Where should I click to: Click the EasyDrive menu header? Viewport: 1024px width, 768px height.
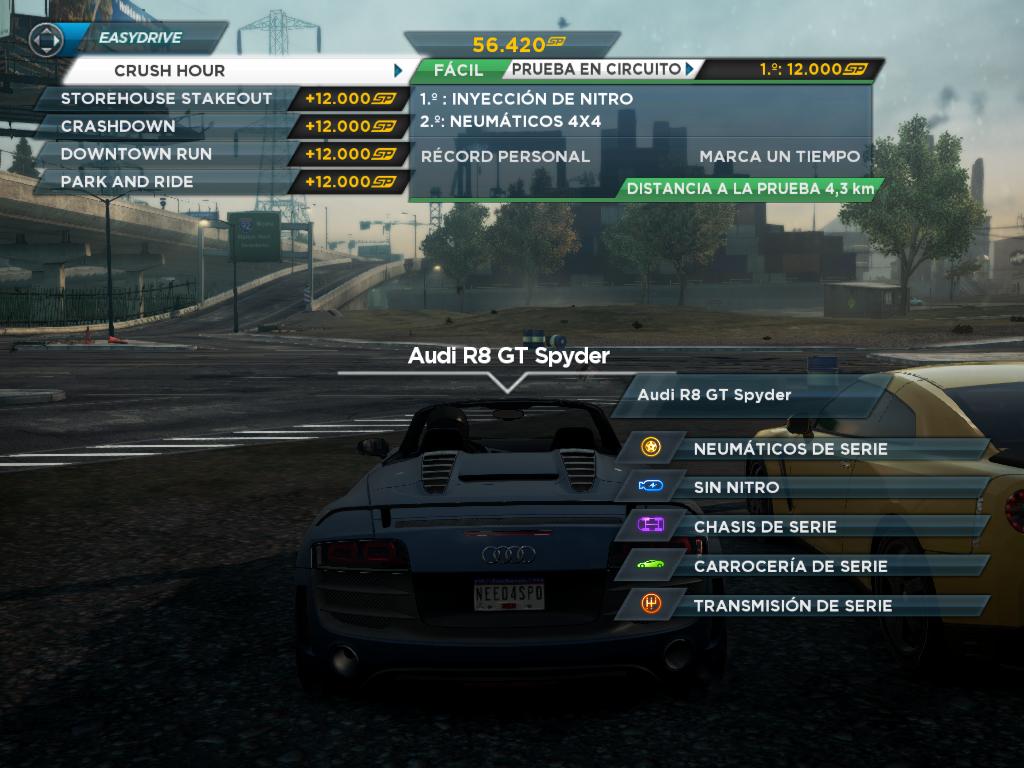click(140, 38)
